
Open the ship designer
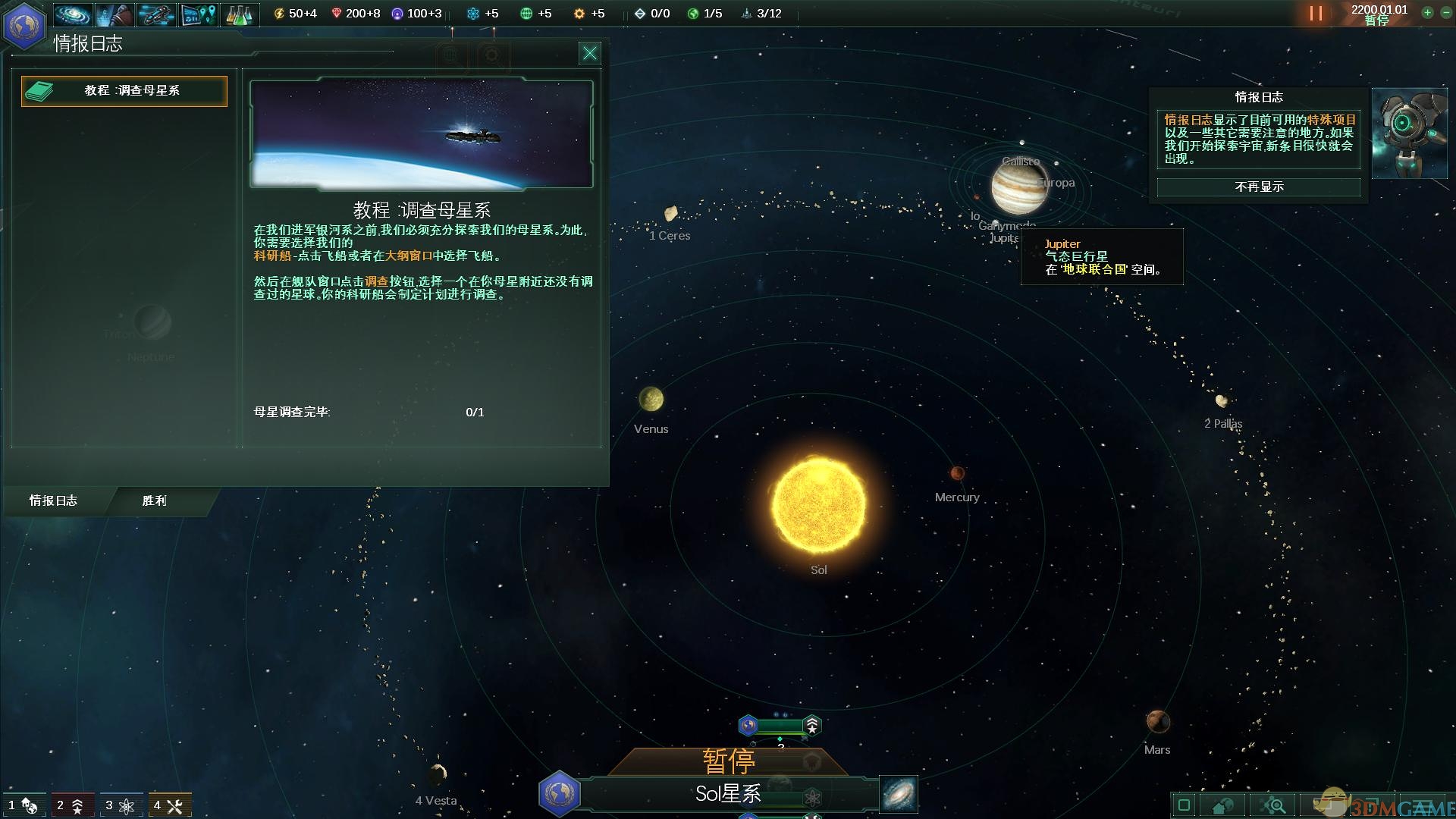[x=156, y=14]
